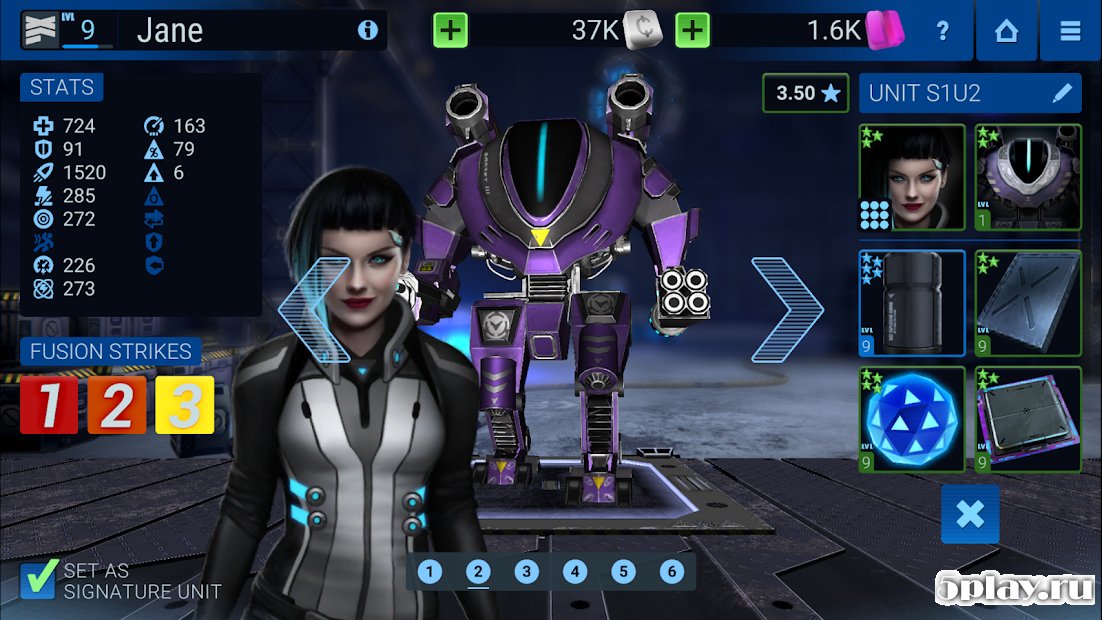Viewport: 1102px width, 620px height.
Task: Show the next unit with right arrow
Action: 788,310
